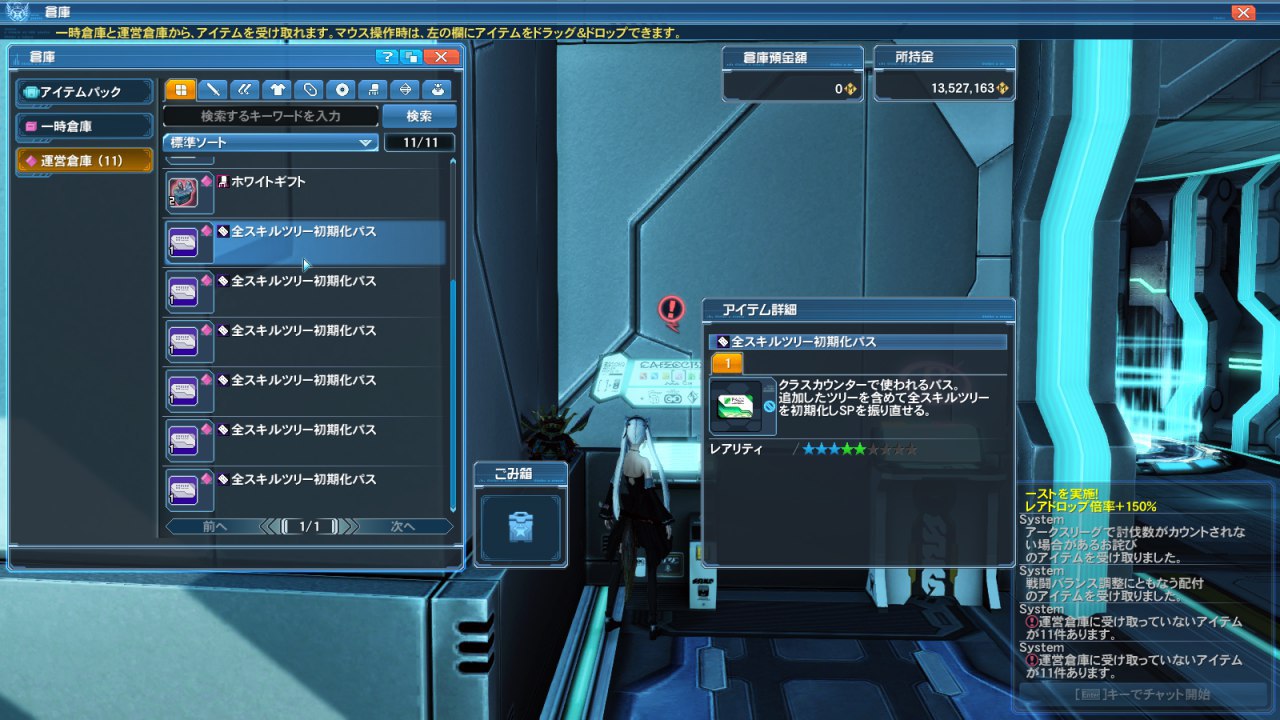This screenshot has height=720, width=1280.
Task: Select the 一時倉庫 temporary storage entry
Action: (x=86, y=127)
